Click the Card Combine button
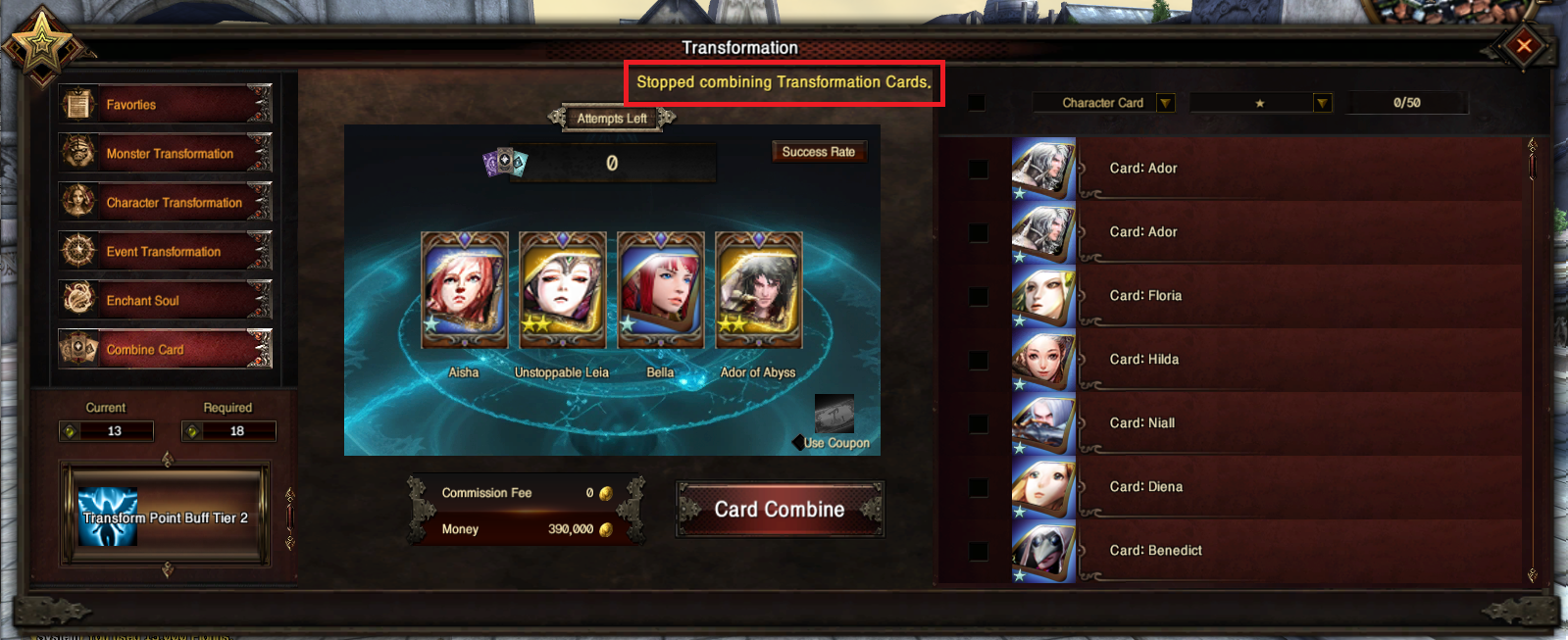Image resolution: width=1568 pixels, height=640 pixels. 780,509
